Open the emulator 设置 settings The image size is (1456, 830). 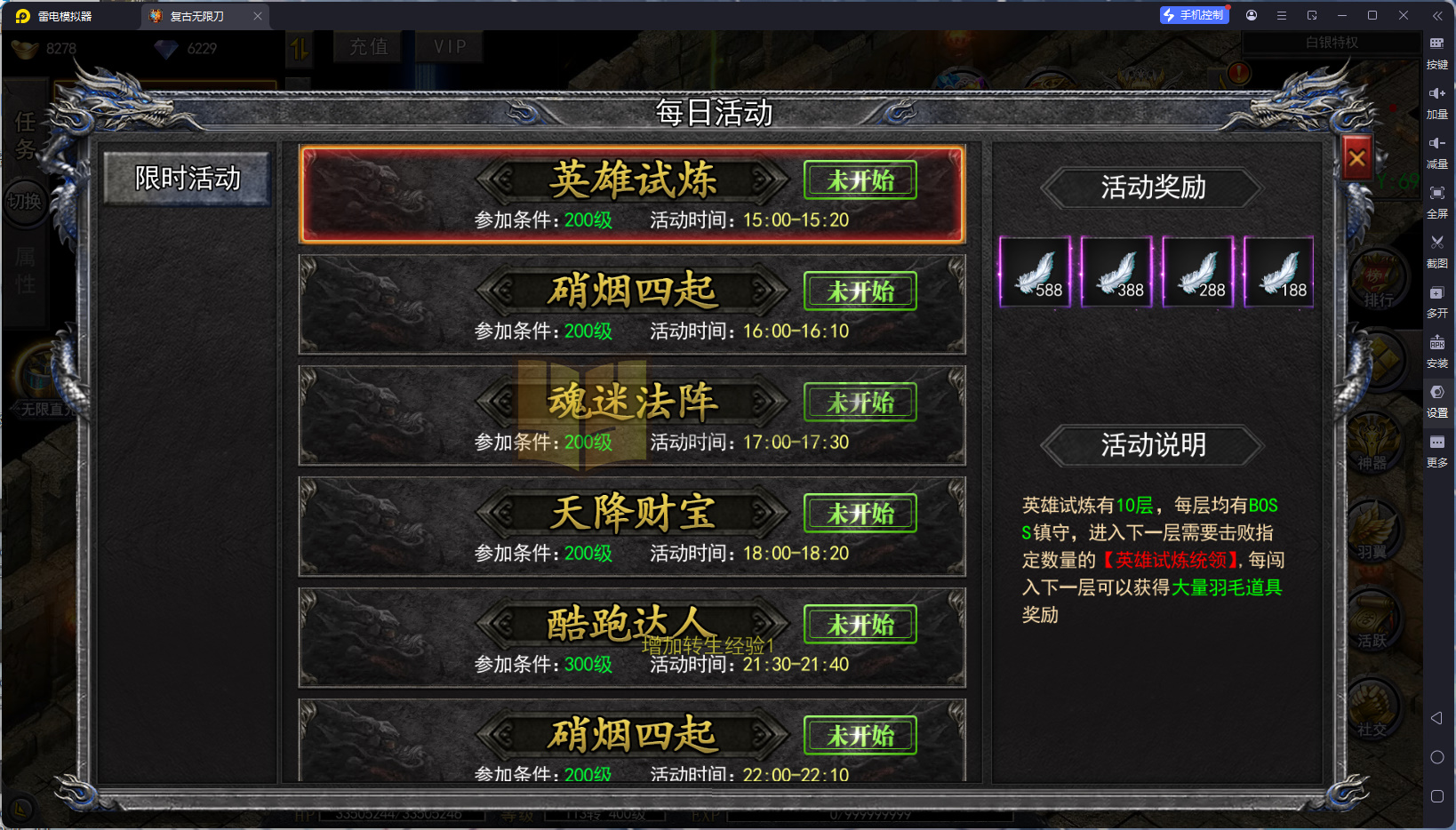(x=1439, y=400)
